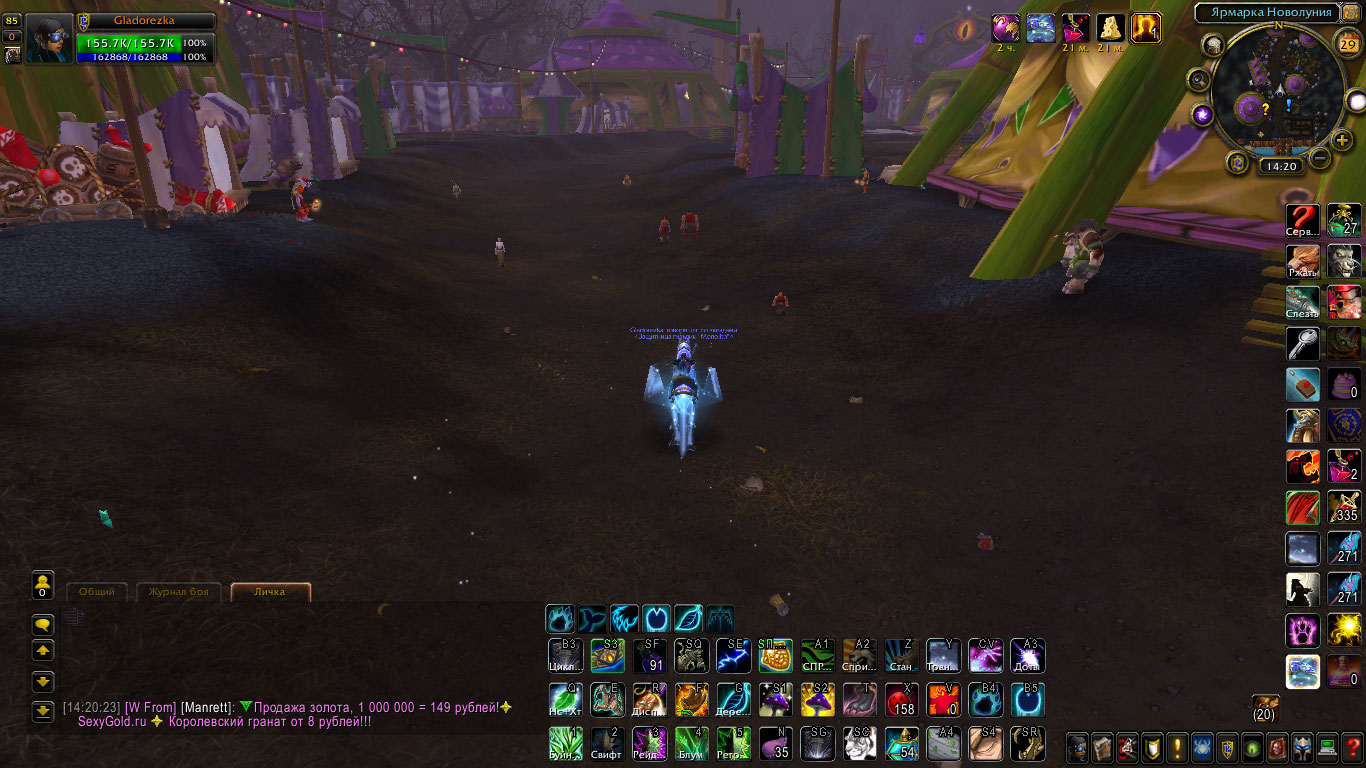Image resolution: width=1366 pixels, height=768 pixels.
Task: Click the silver key icon in side bar
Action: pos(1303,343)
